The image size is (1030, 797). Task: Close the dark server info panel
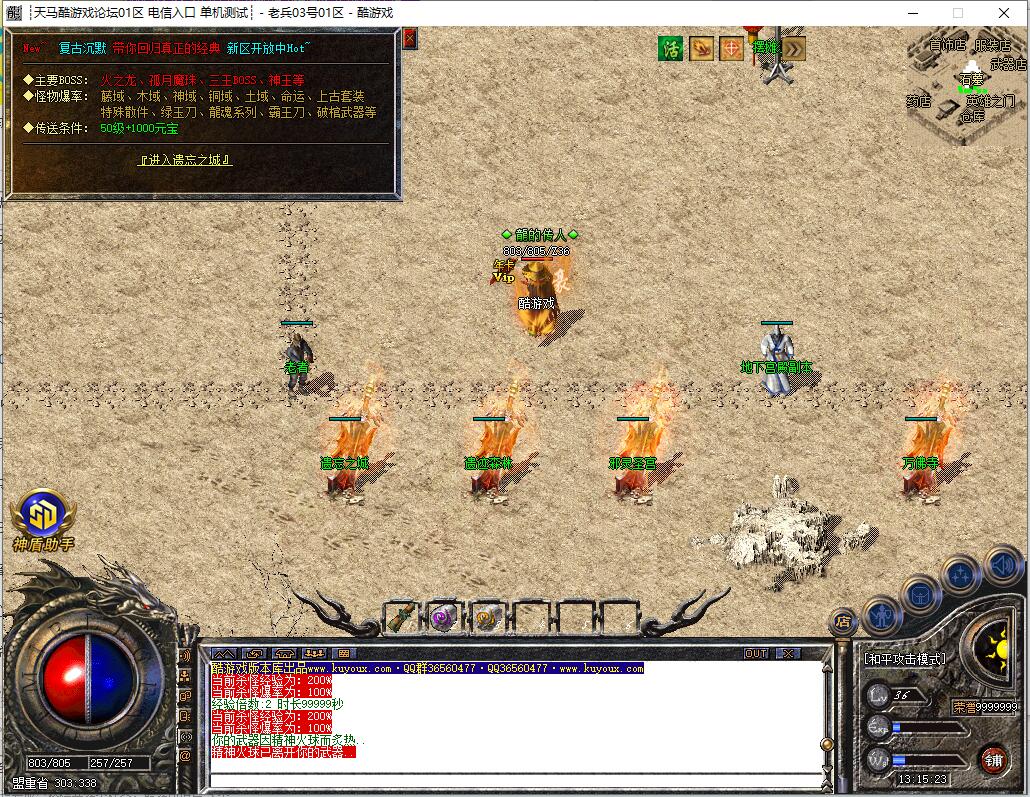point(409,38)
